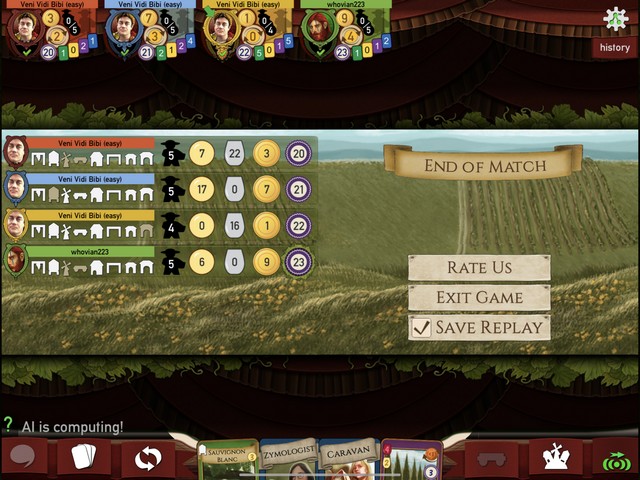Select the purple vineyard card in hand
640x480 pixels.
tap(411, 460)
